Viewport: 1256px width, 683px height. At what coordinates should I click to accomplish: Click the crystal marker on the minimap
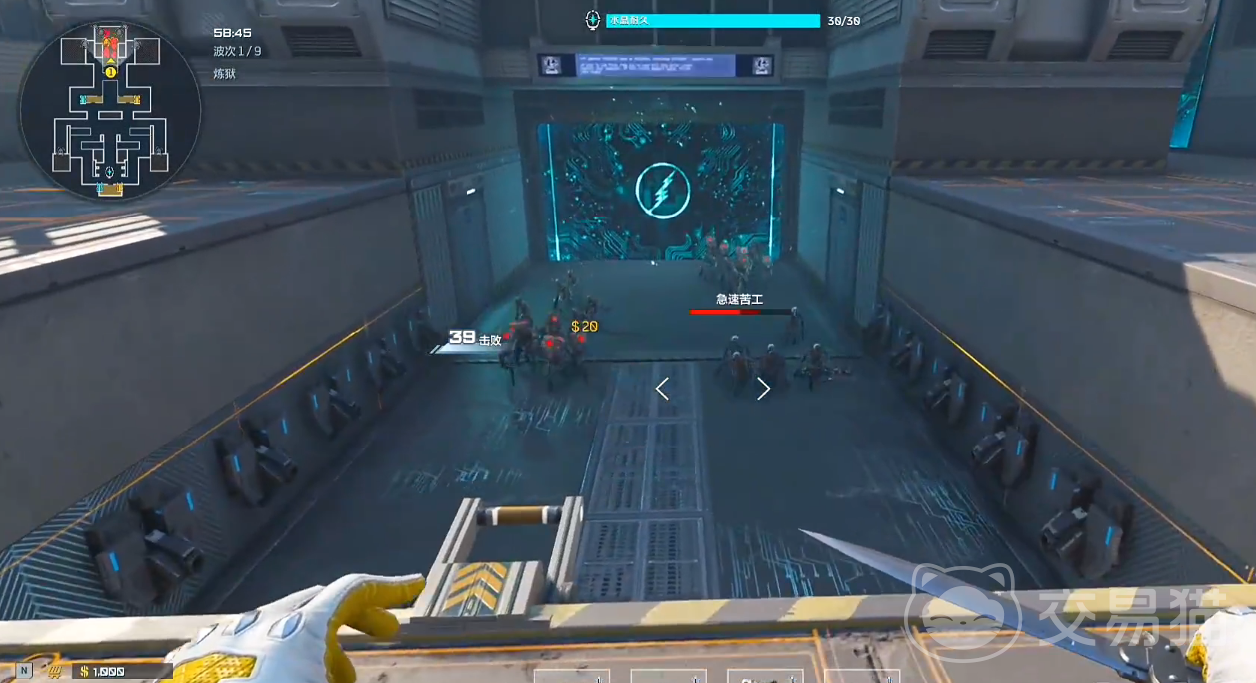110,172
